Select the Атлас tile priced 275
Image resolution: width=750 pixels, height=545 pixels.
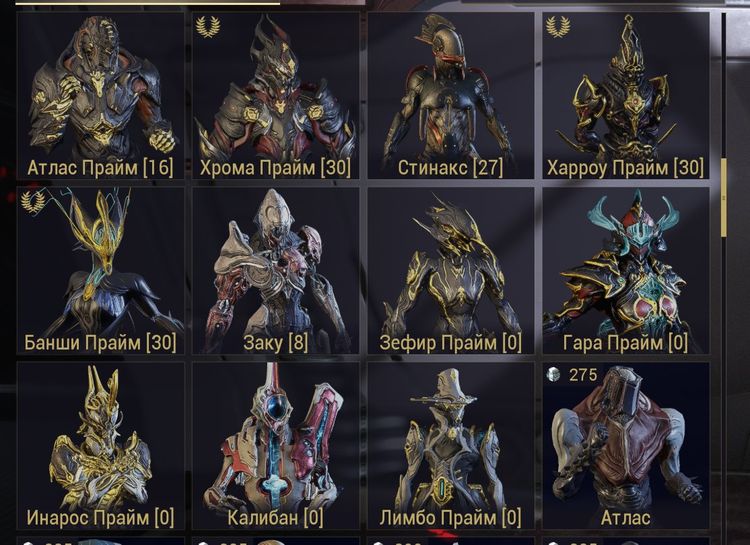click(x=626, y=446)
